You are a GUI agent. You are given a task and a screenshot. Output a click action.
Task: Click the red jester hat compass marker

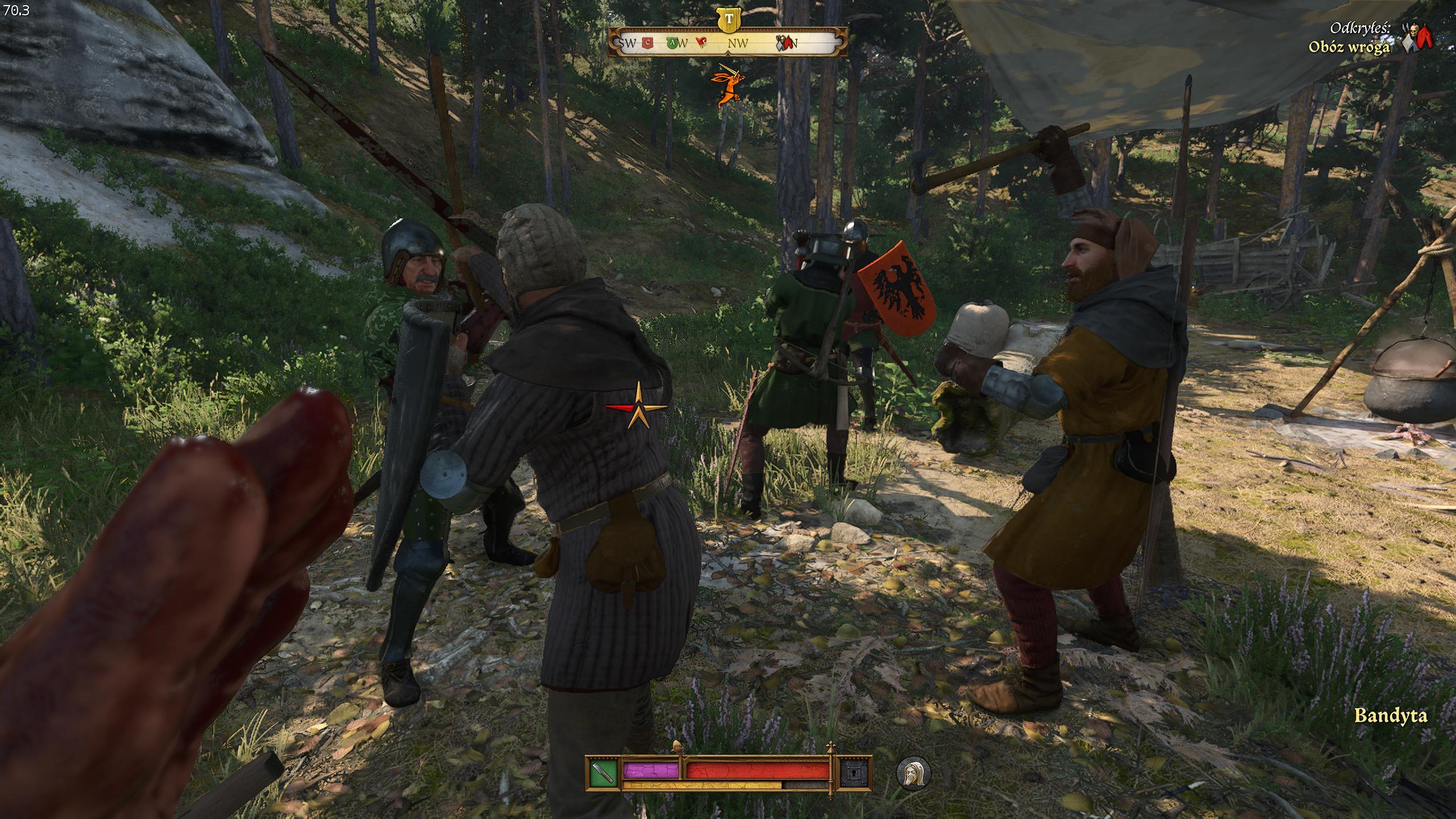click(x=701, y=42)
